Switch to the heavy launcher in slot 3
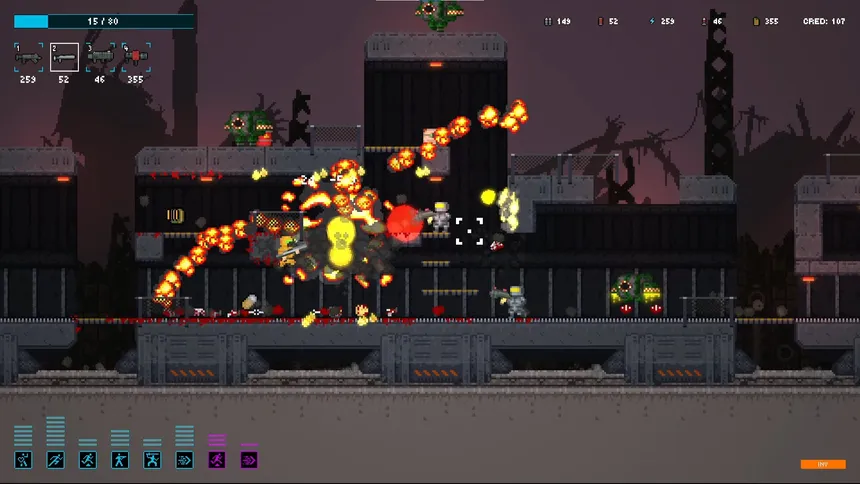860x484 pixels. (x=100, y=58)
